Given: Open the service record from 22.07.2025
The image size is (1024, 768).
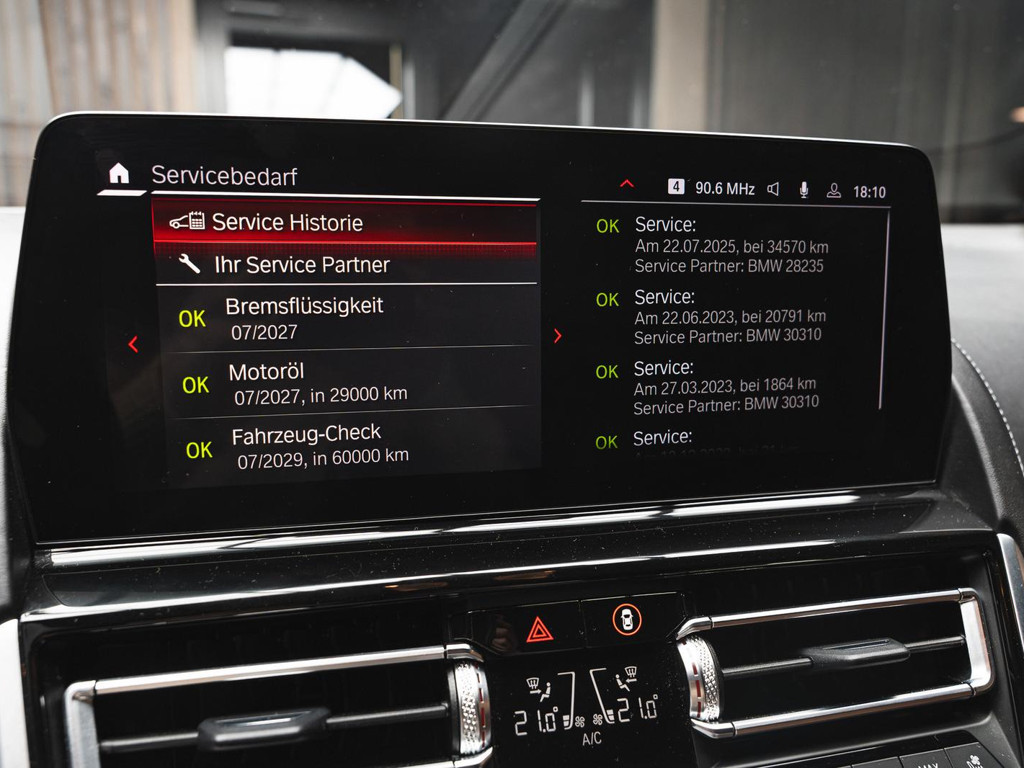Looking at the screenshot, I should (730, 245).
